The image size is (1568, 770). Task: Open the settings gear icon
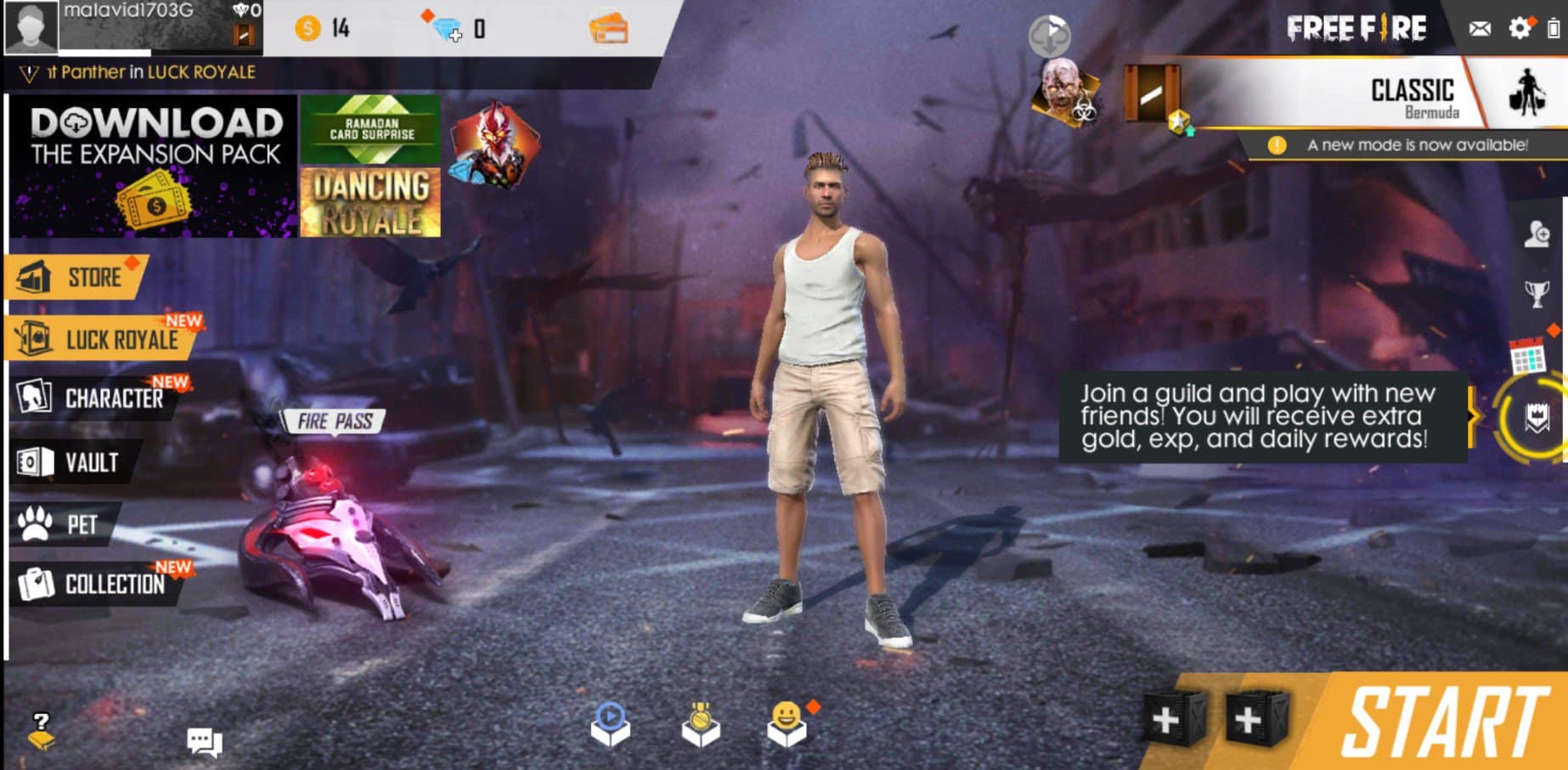[x=1520, y=28]
